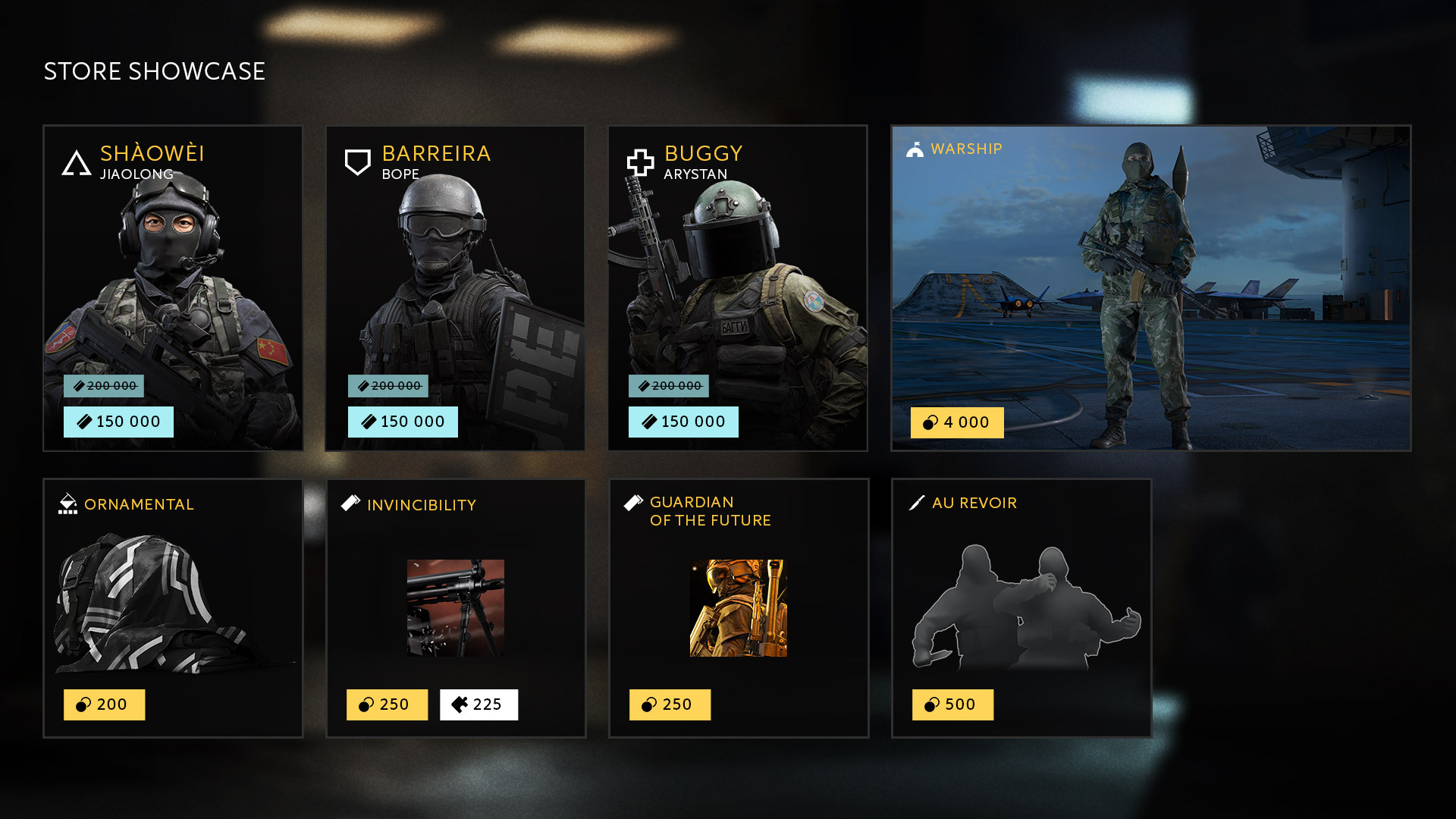The image size is (1456, 819).
Task: Open the Barreira BOPE operator card
Action: pos(455,273)
